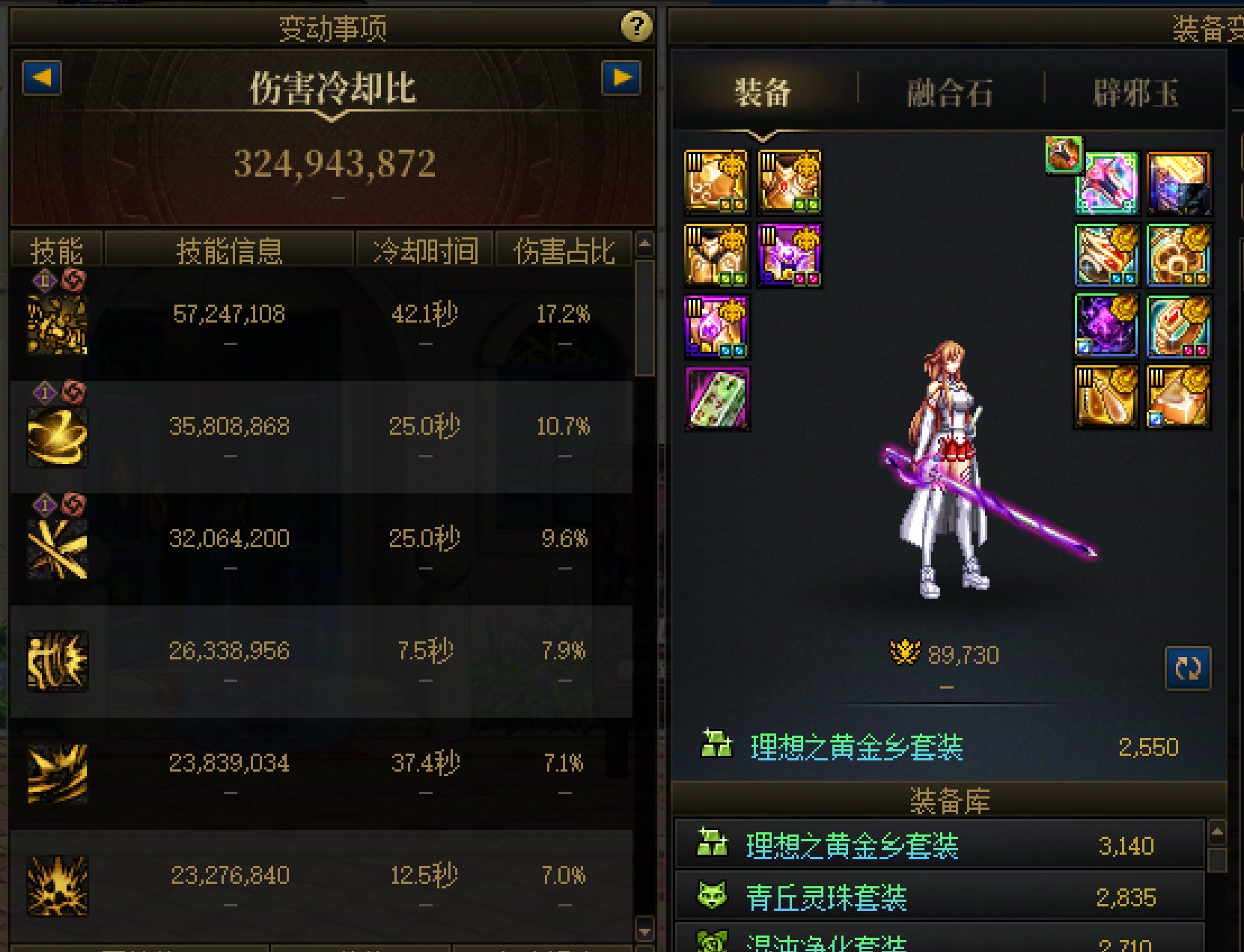This screenshot has width=1244, height=952.
Task: Click the potion item icon in the bottom-right slot
Action: [1180, 397]
